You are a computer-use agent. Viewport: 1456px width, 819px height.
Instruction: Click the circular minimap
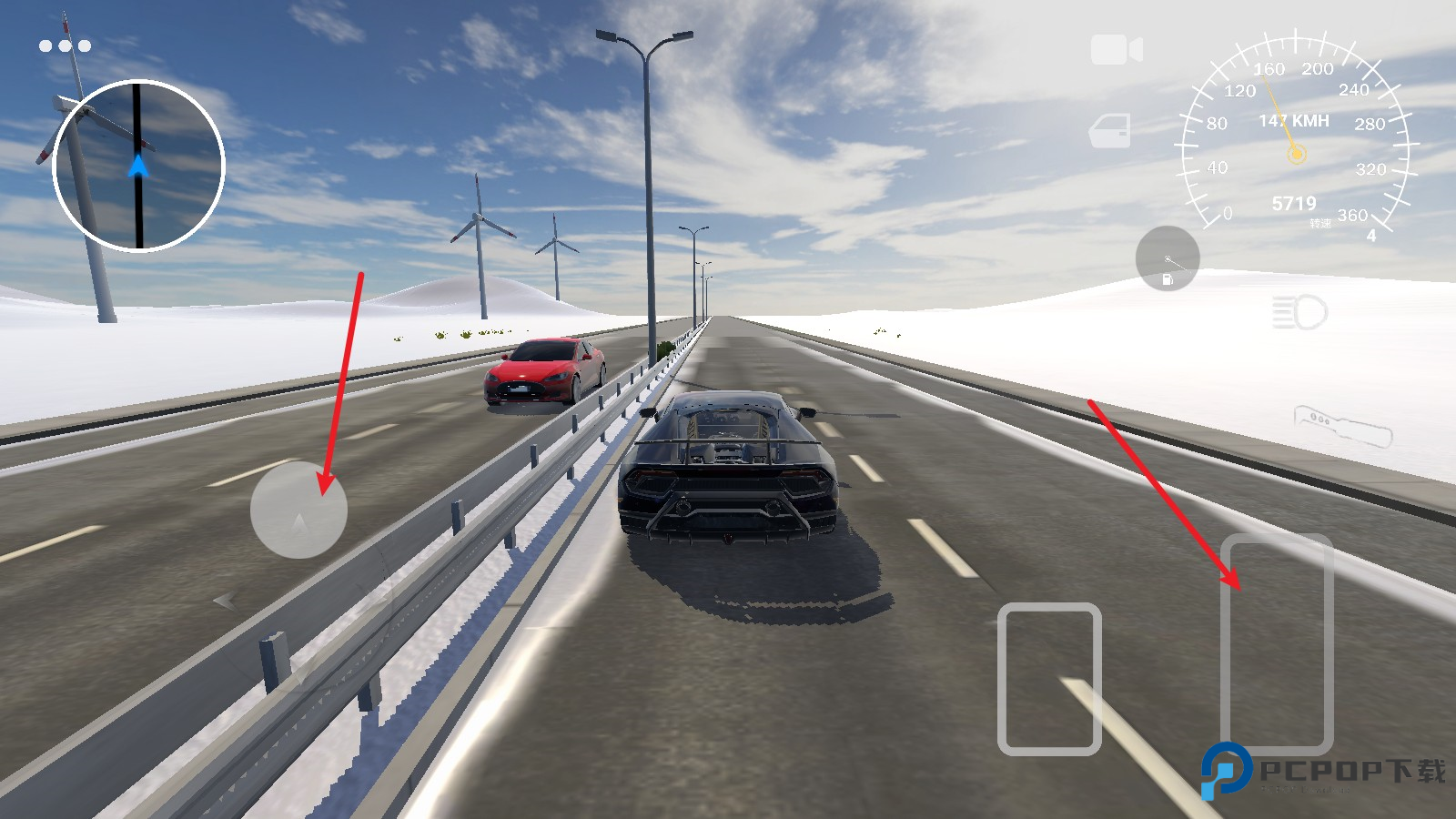[138, 166]
